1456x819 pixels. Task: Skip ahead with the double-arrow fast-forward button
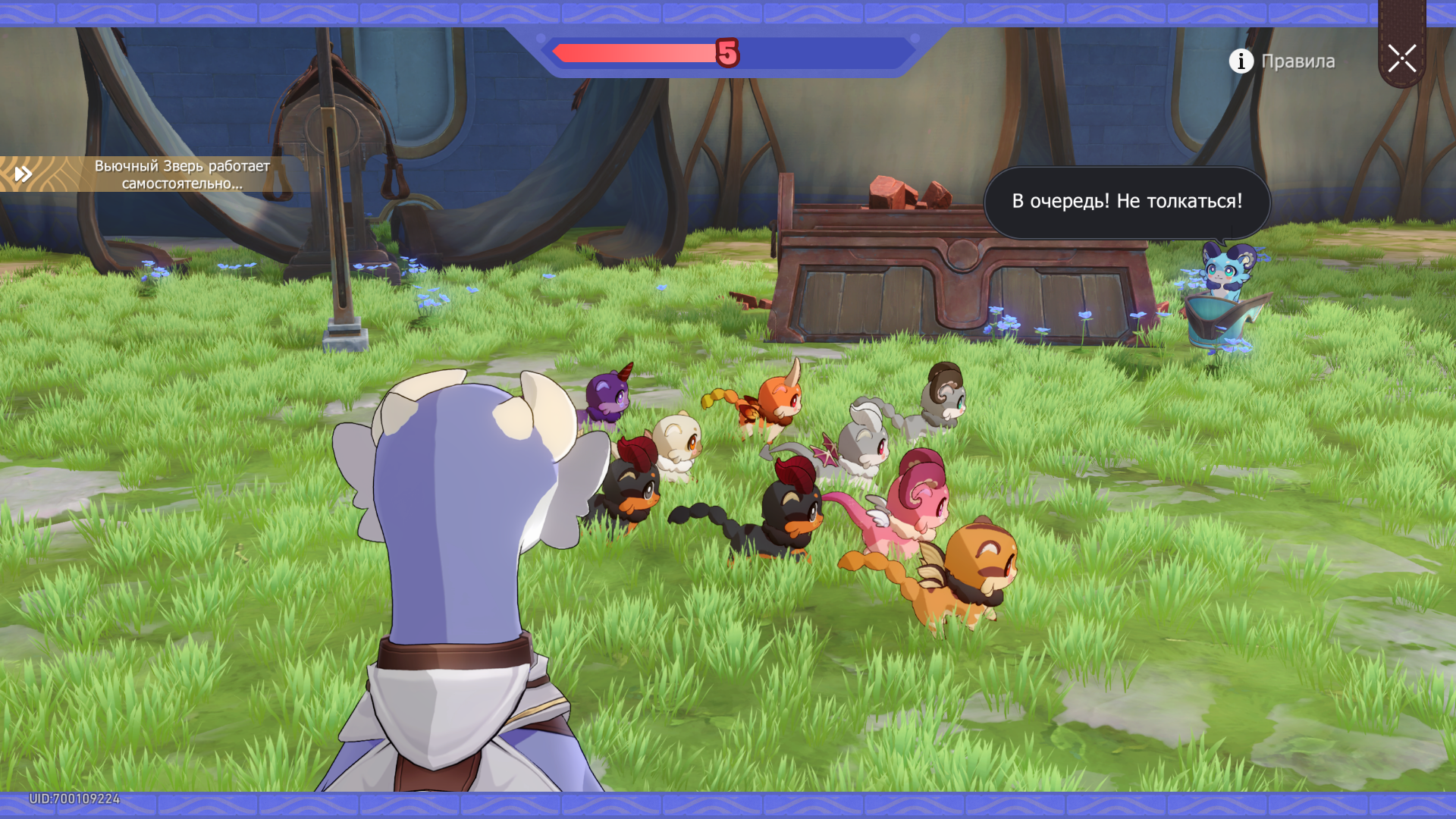coord(24,174)
